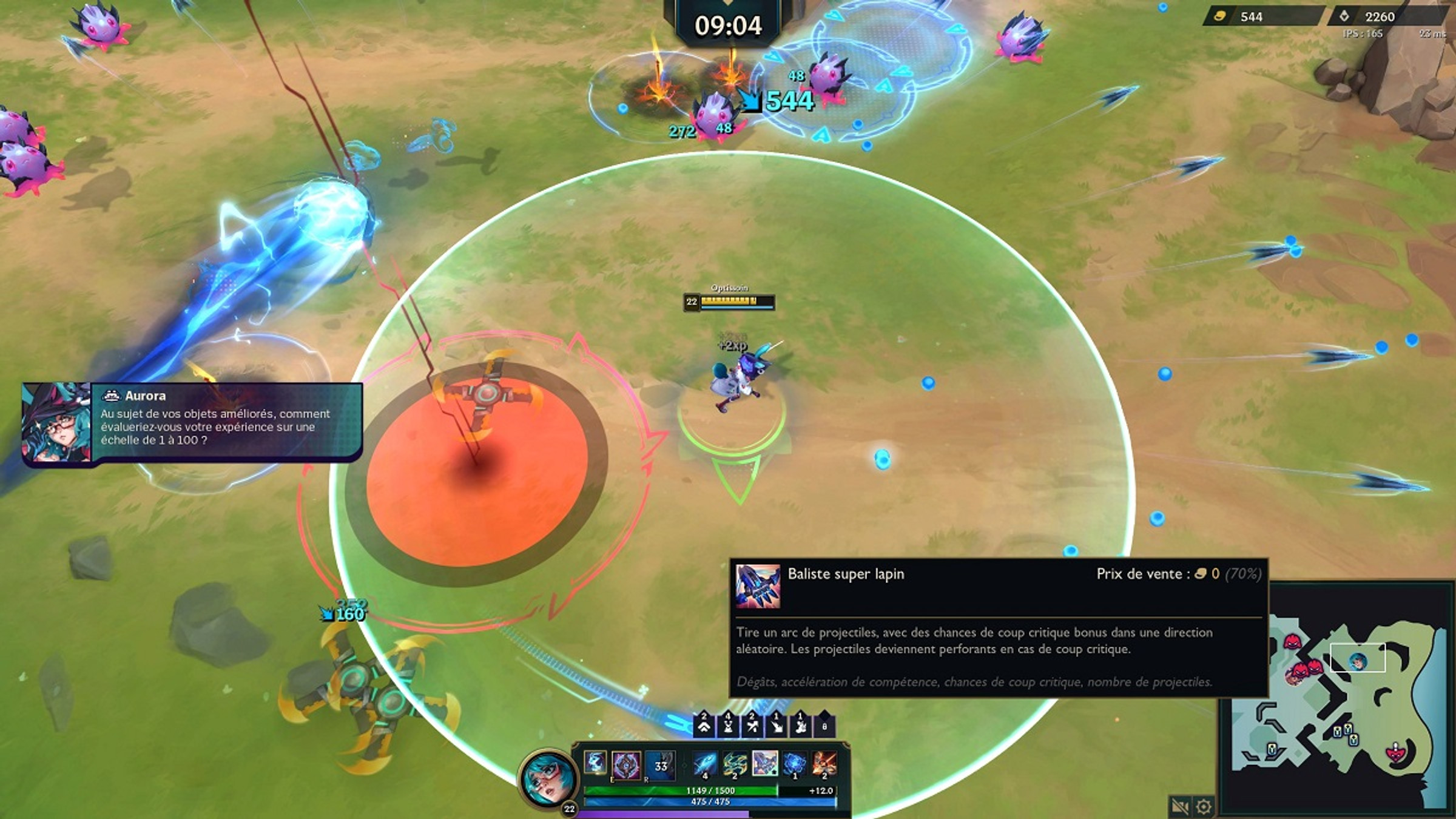This screenshot has width=1456, height=819.
Task: Click the double chevron upgrade stat icon
Action: (704, 726)
